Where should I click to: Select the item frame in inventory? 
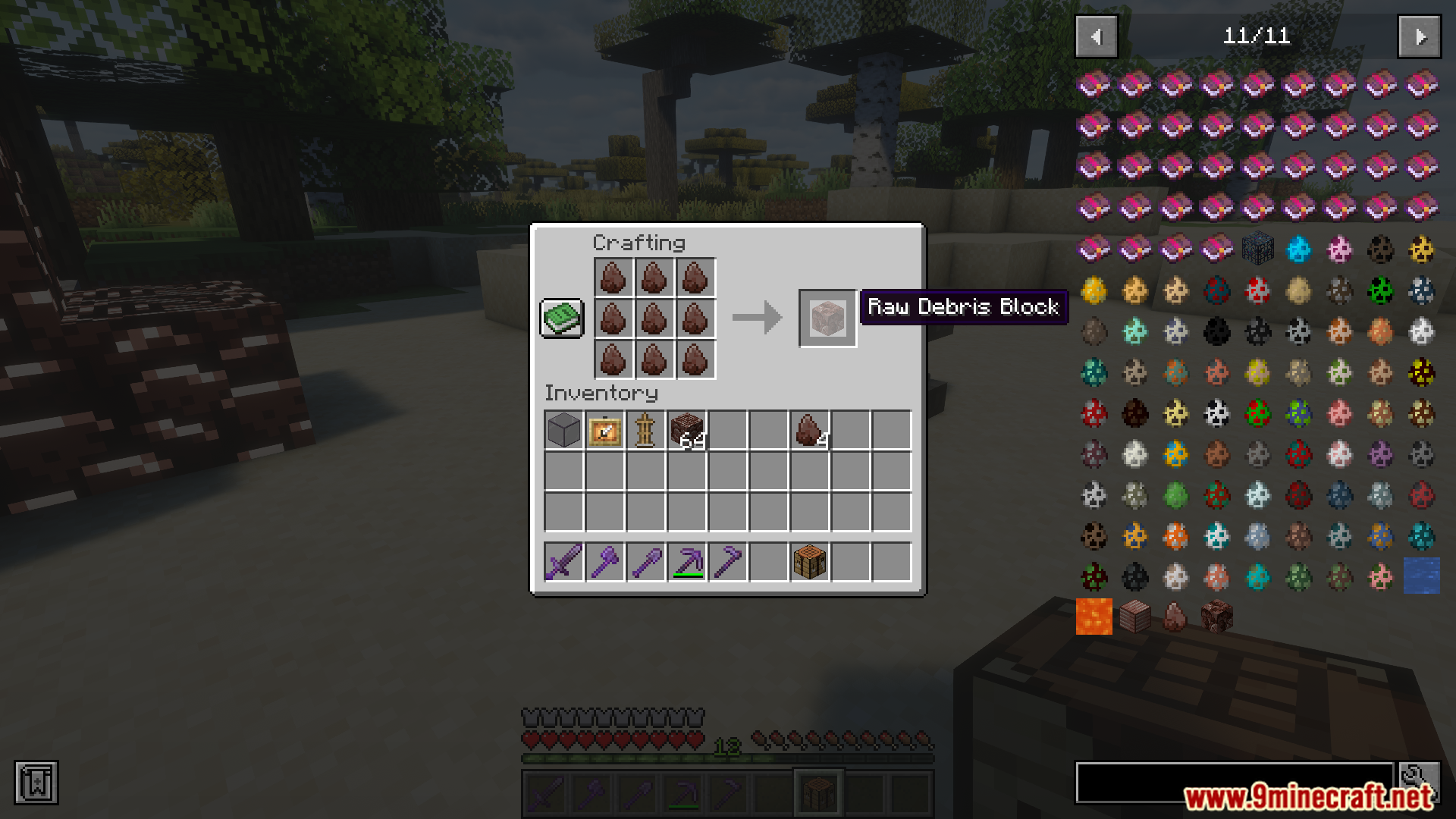tap(604, 431)
